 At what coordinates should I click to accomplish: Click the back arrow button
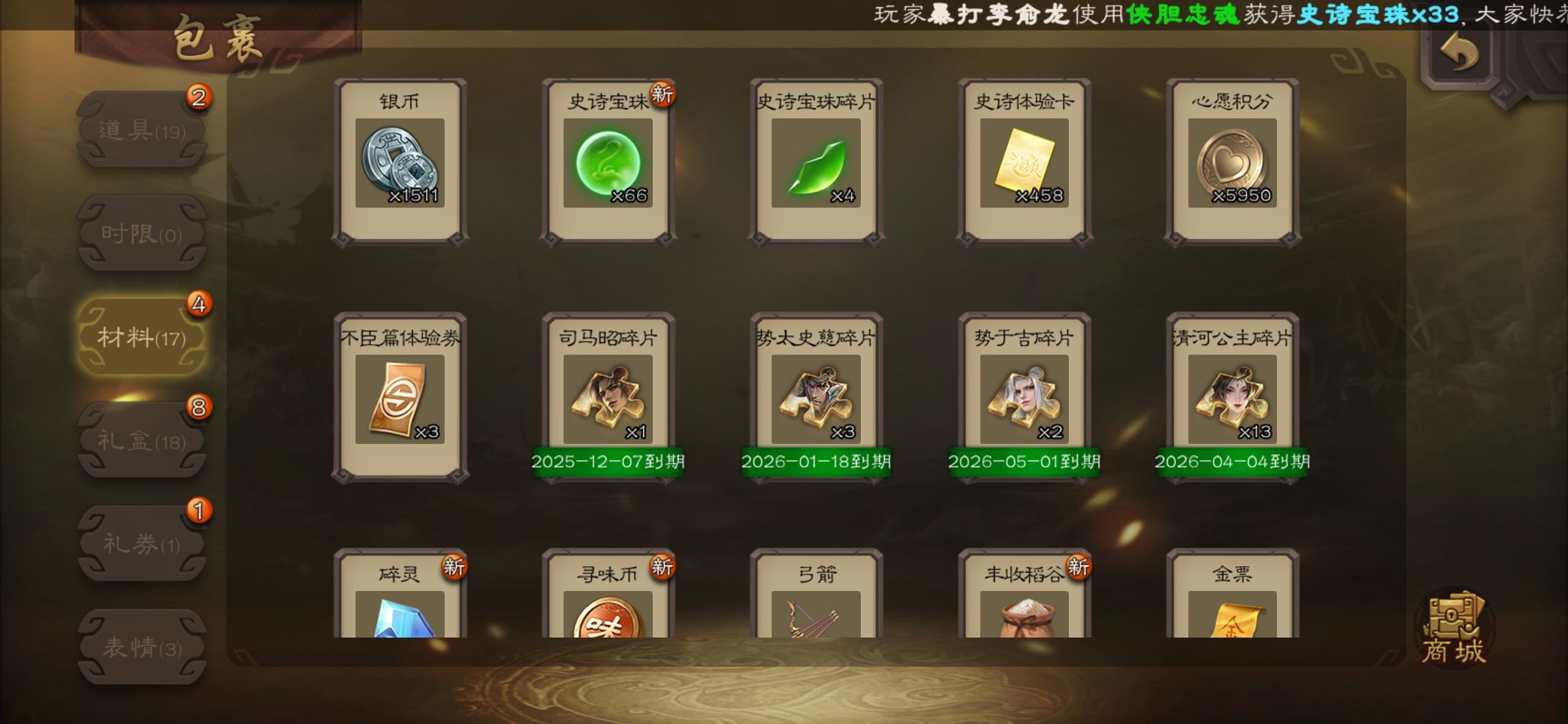click(1459, 53)
